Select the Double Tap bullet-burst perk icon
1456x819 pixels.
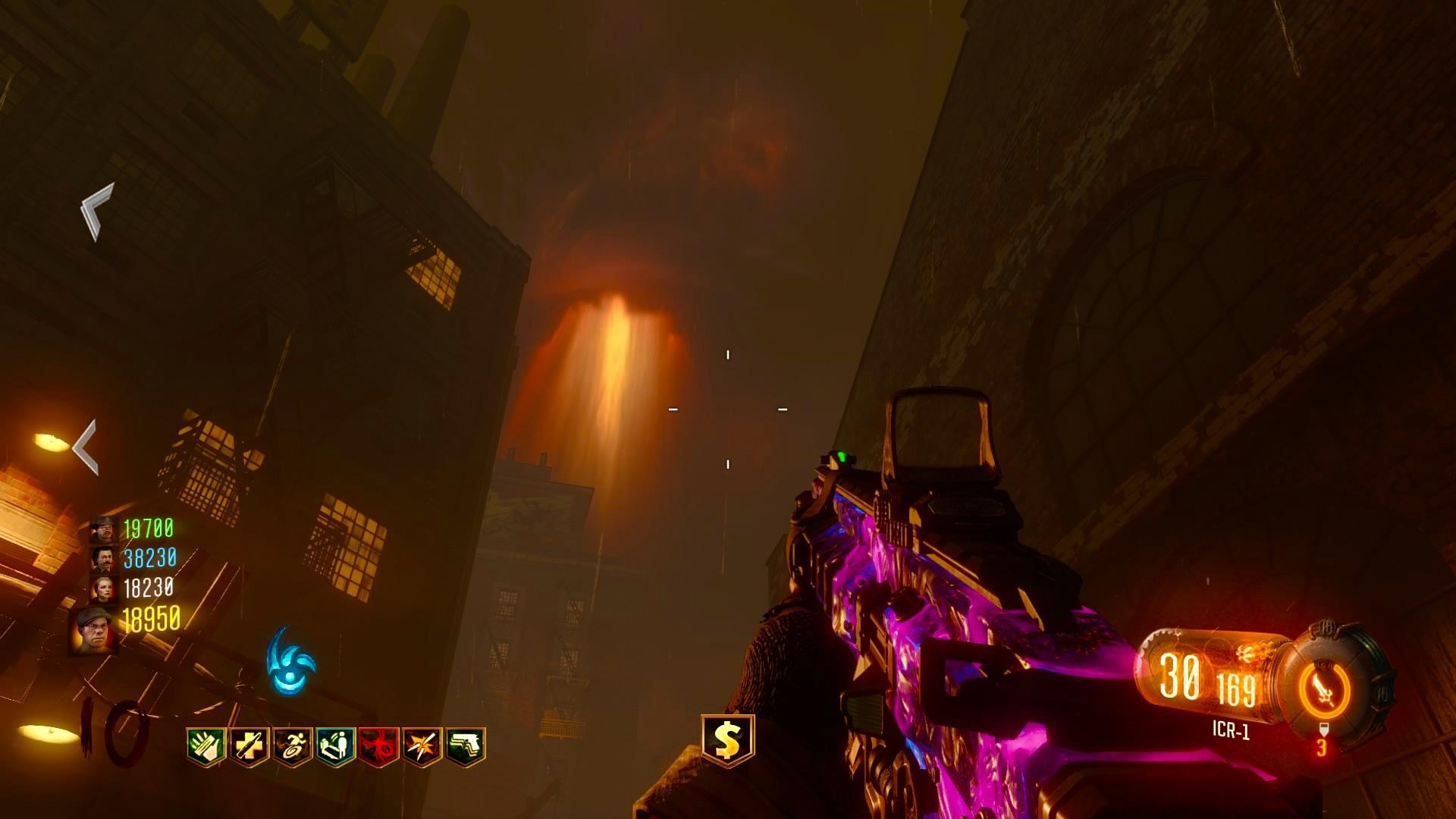pyautogui.click(x=422, y=746)
